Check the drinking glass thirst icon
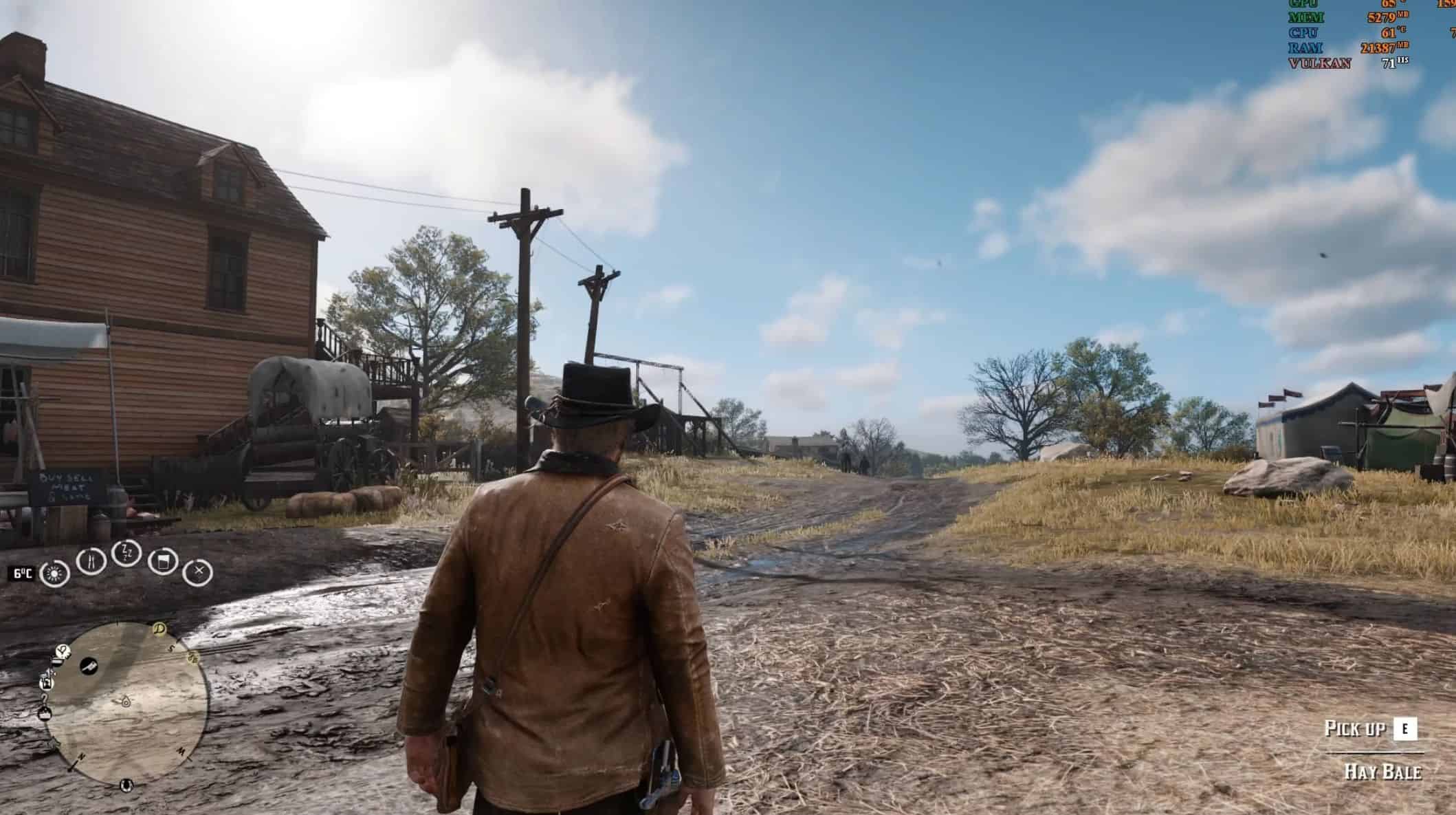The height and width of the screenshot is (815, 1456). [x=163, y=561]
